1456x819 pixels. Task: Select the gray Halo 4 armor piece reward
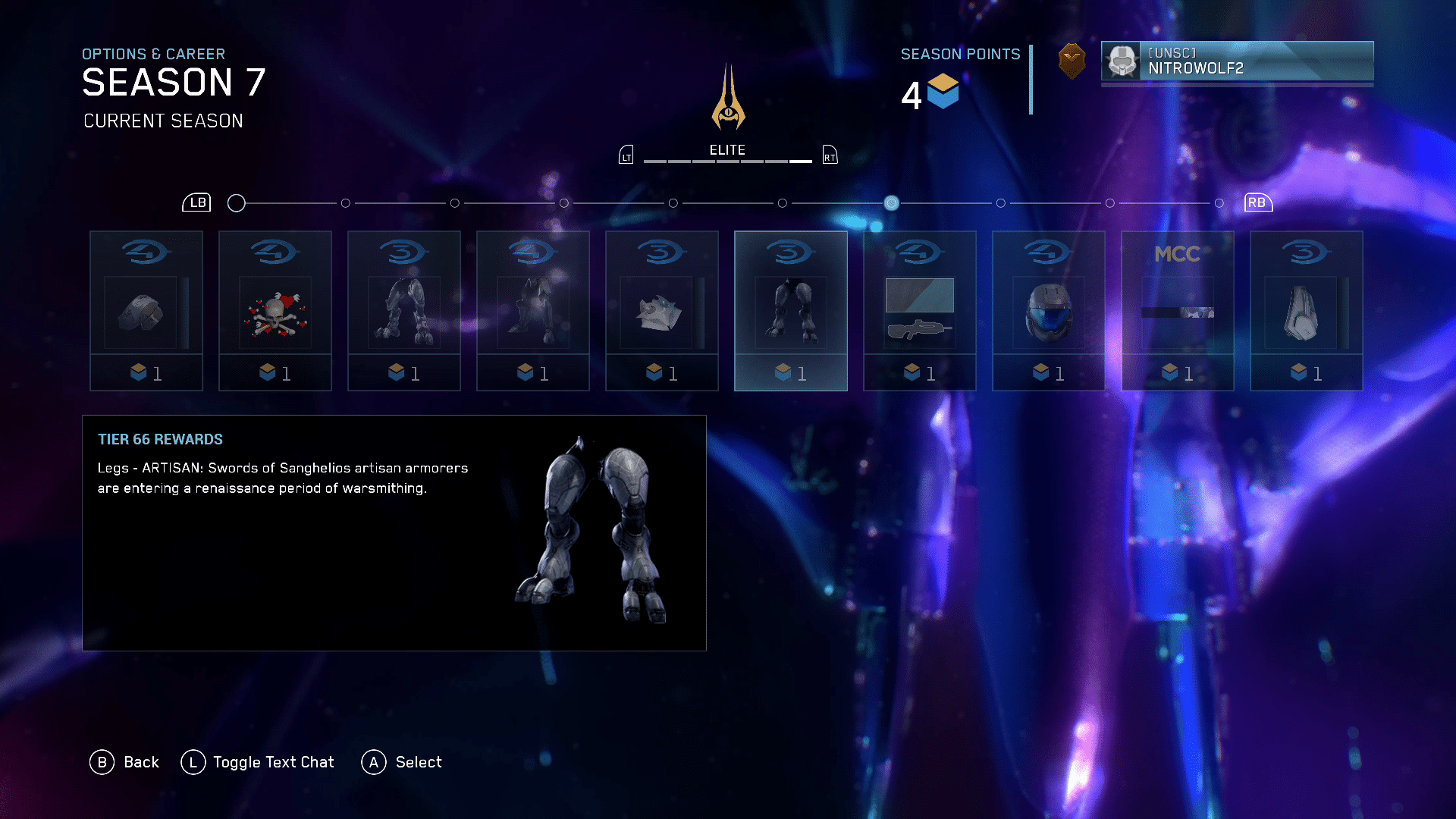(x=146, y=311)
